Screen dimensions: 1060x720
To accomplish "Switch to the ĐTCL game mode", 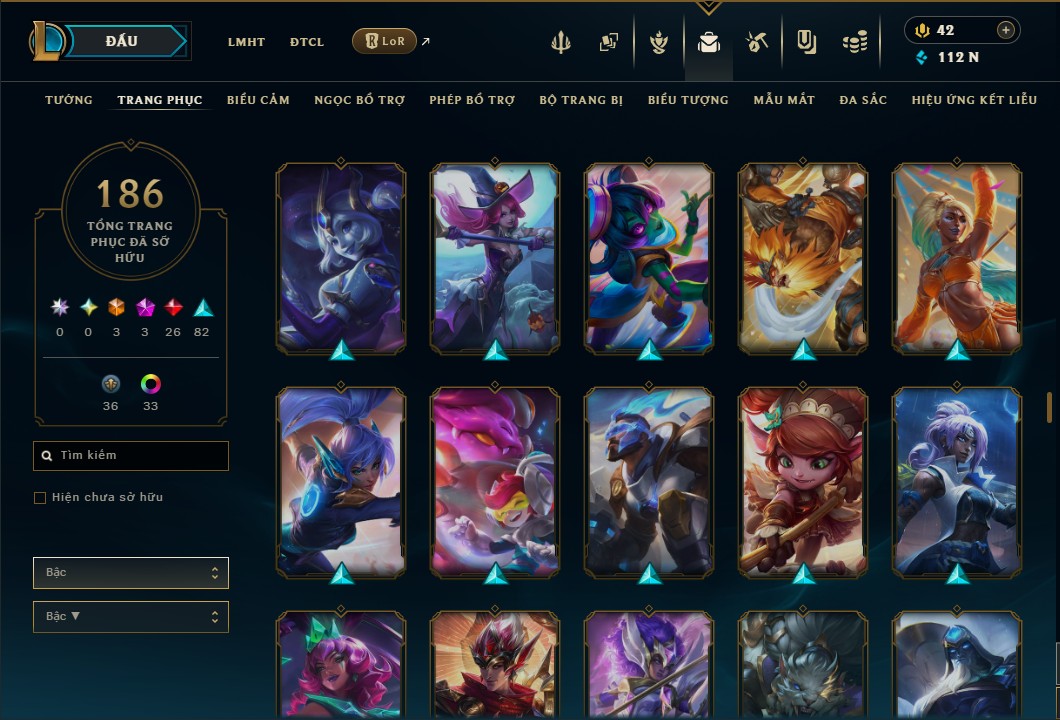I will [306, 42].
